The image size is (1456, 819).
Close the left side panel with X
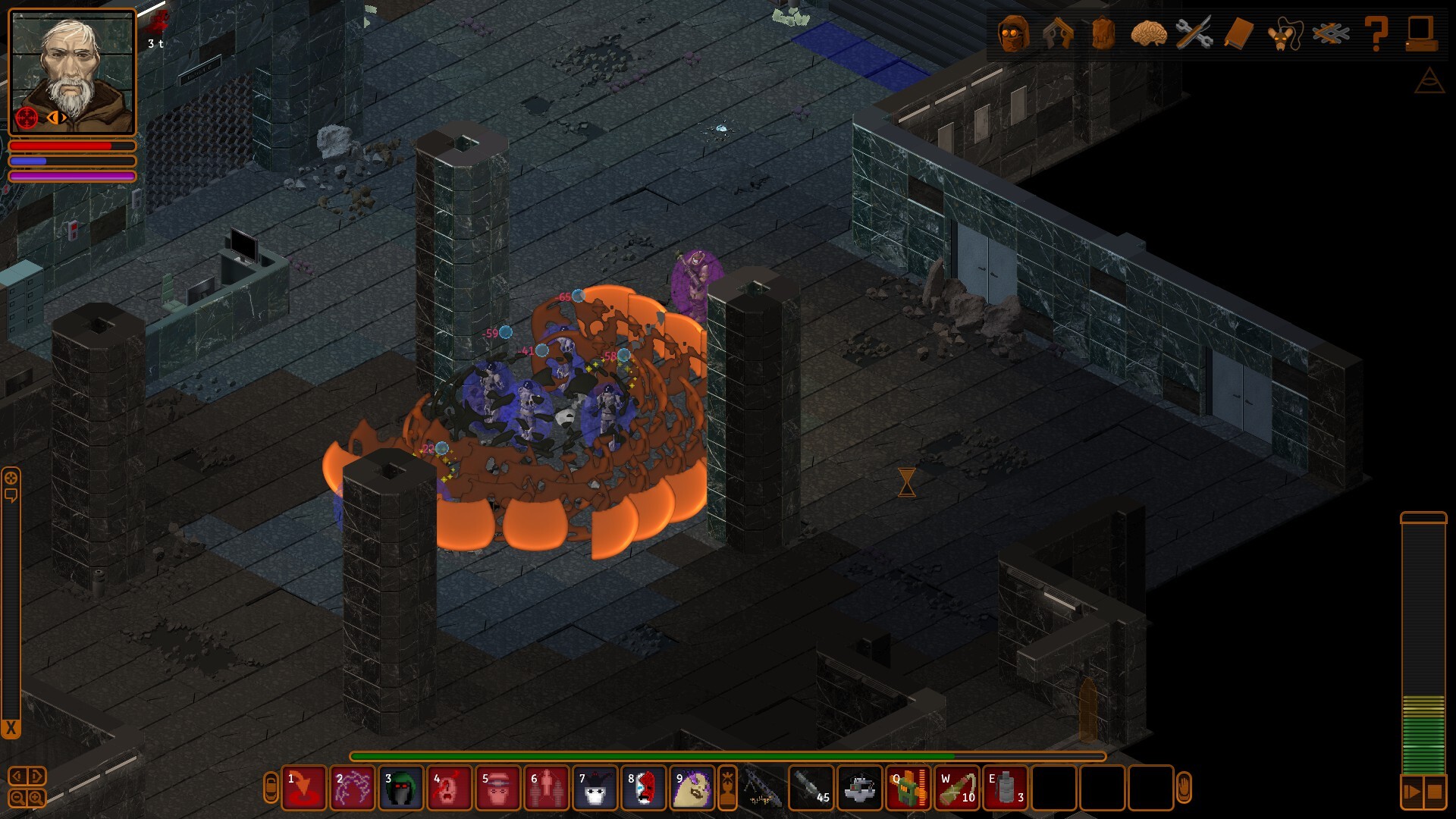11,729
